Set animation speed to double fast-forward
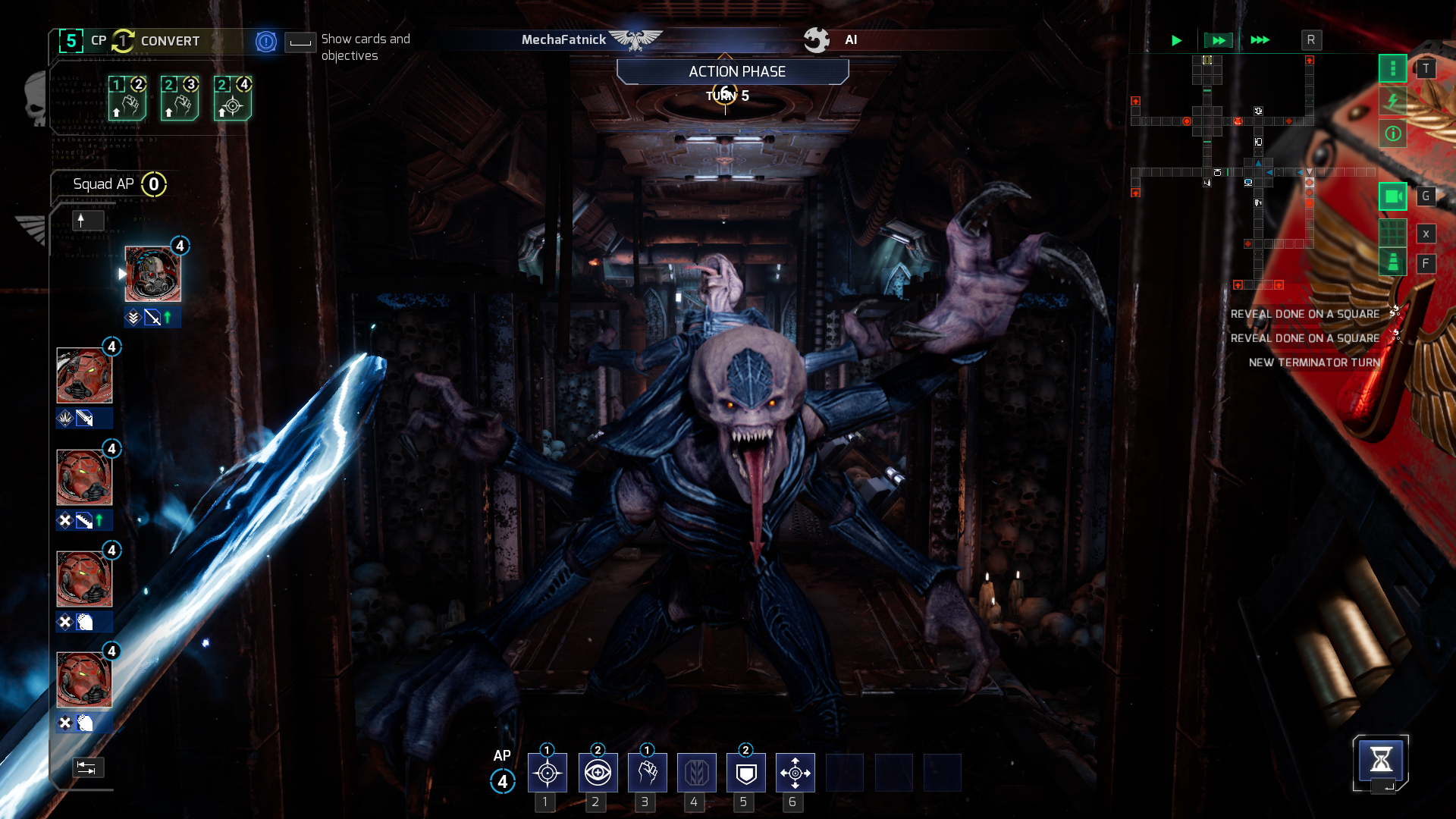 pos(1218,40)
